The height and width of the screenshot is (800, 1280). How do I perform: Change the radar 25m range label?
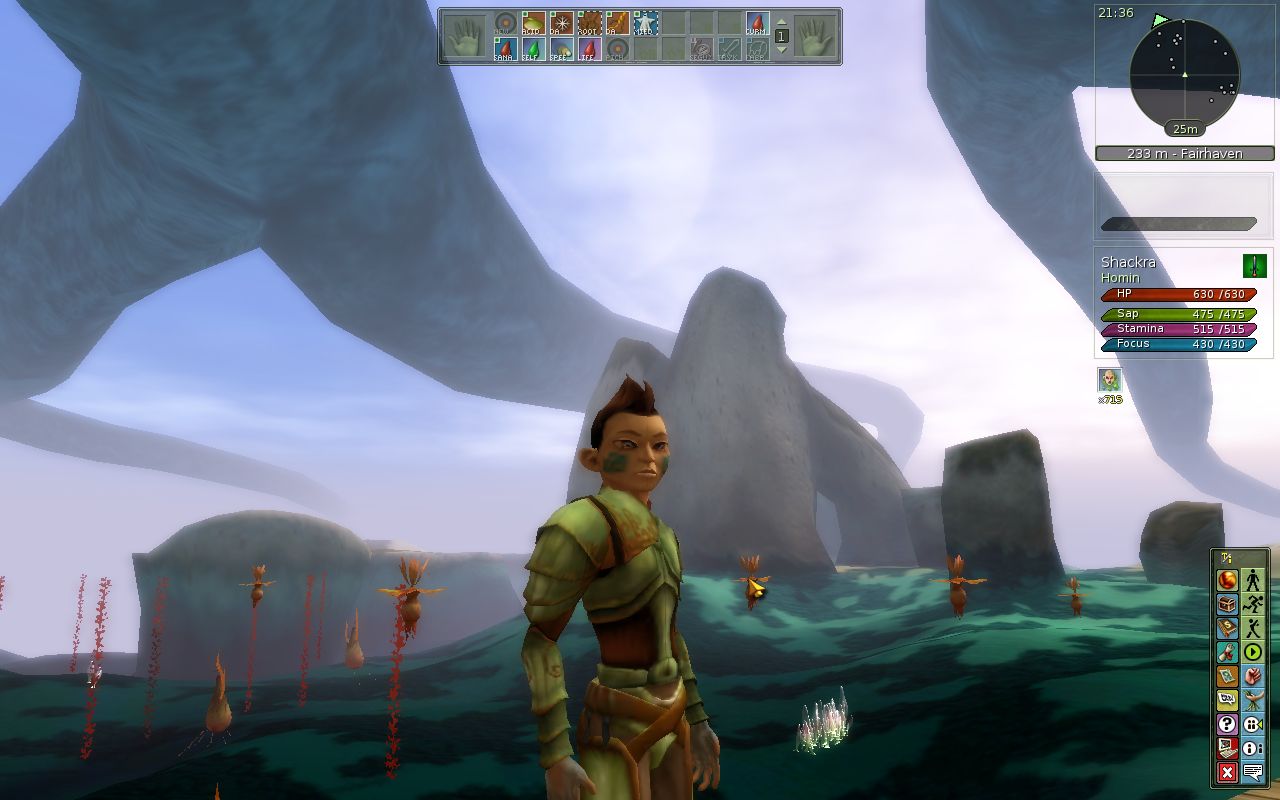[x=1185, y=129]
